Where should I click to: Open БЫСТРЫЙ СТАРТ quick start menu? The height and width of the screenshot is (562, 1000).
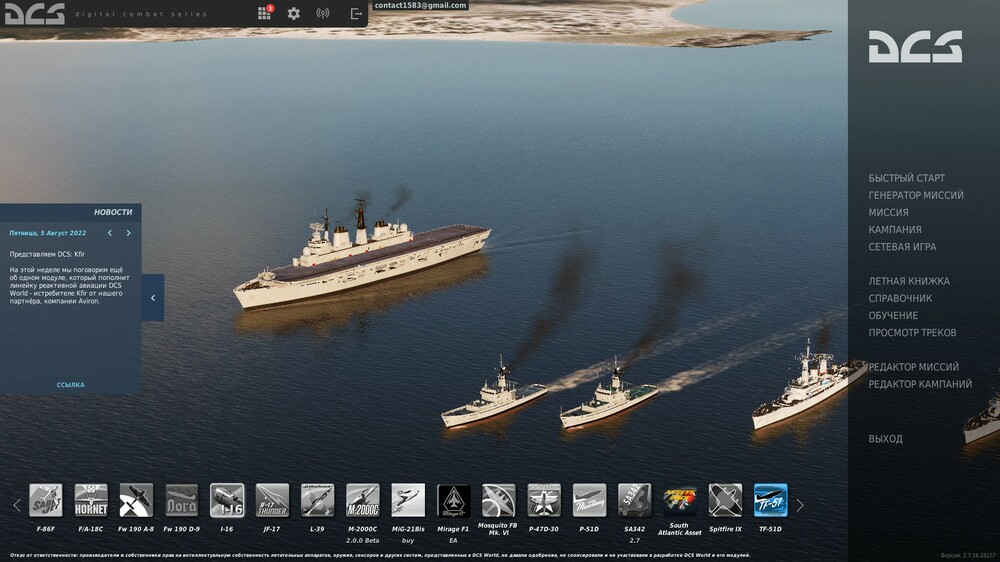coord(906,178)
